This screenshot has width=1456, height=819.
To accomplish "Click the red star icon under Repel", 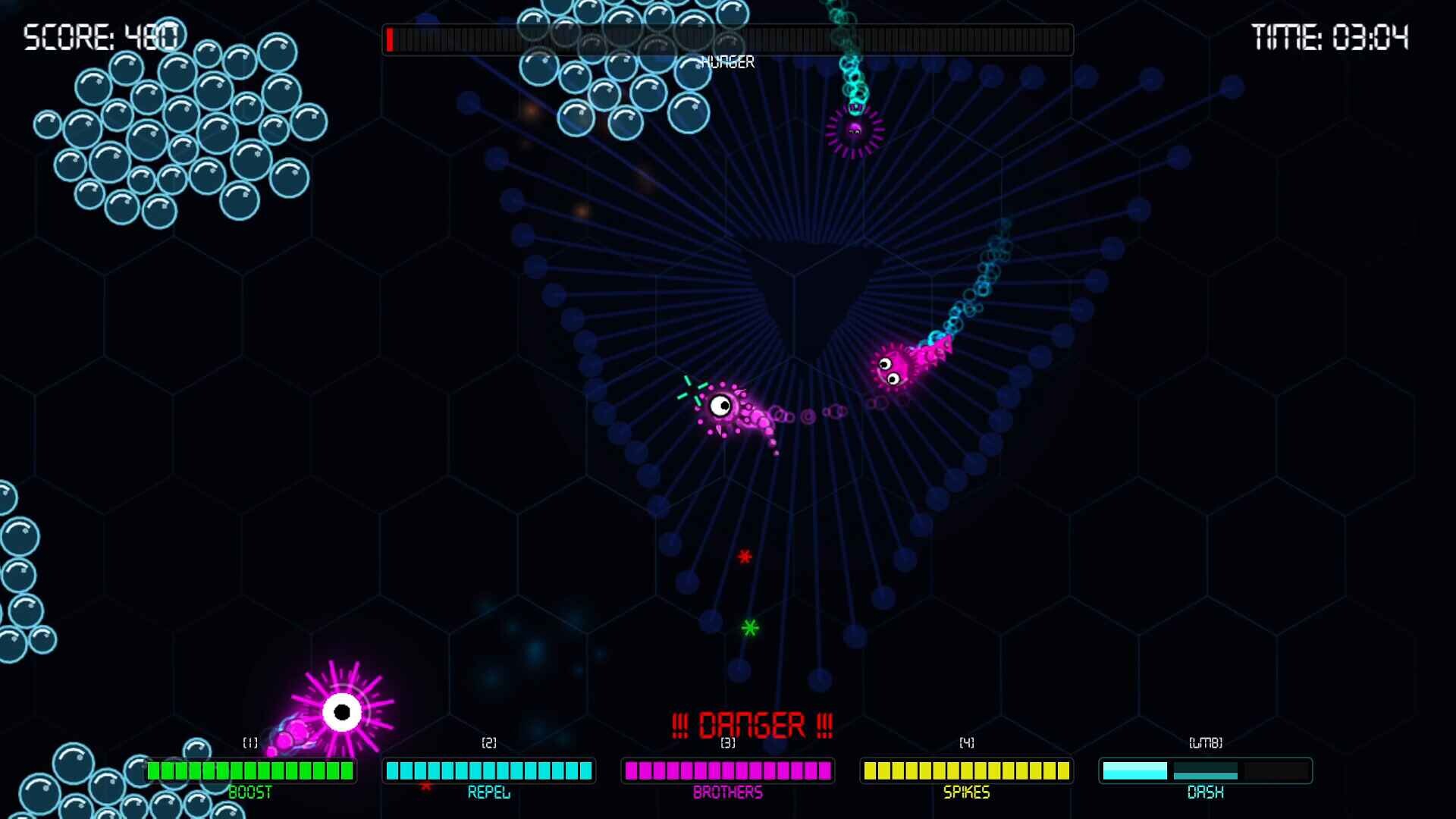I will [425, 786].
